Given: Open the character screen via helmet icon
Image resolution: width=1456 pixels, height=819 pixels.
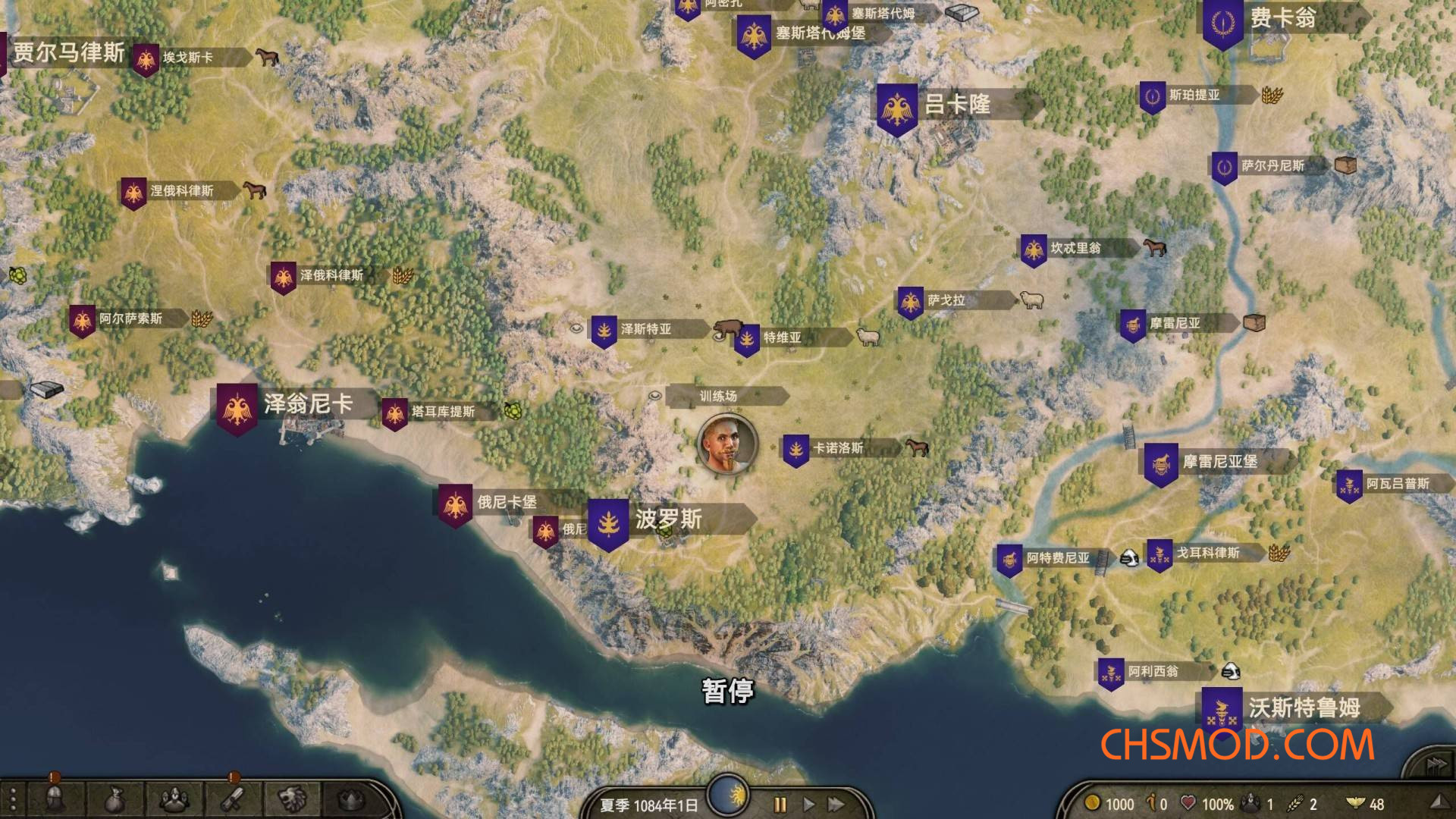Looking at the screenshot, I should click(x=55, y=800).
